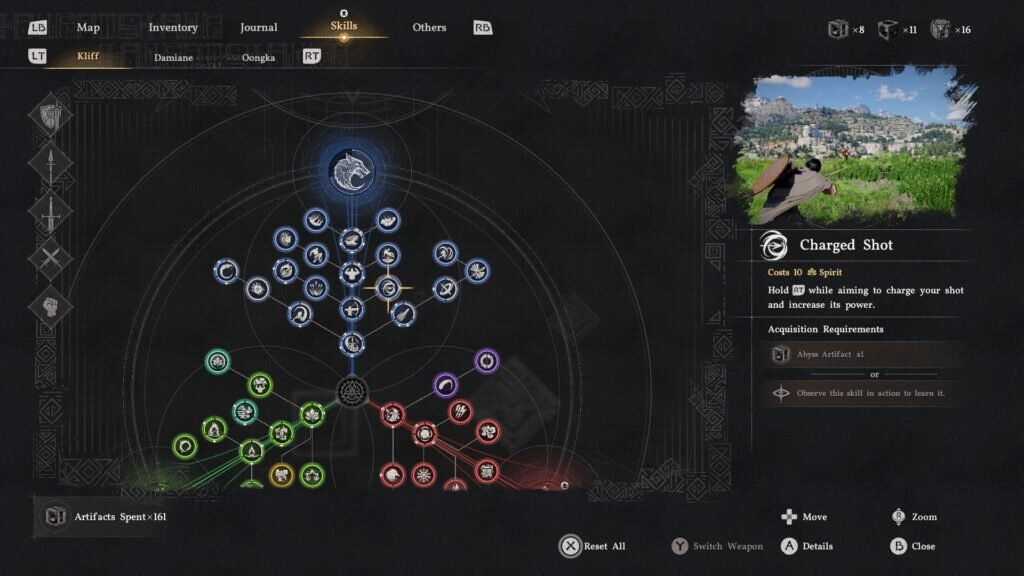The image size is (1024, 576).
Task: Go to the Others tab
Action: coord(429,27)
